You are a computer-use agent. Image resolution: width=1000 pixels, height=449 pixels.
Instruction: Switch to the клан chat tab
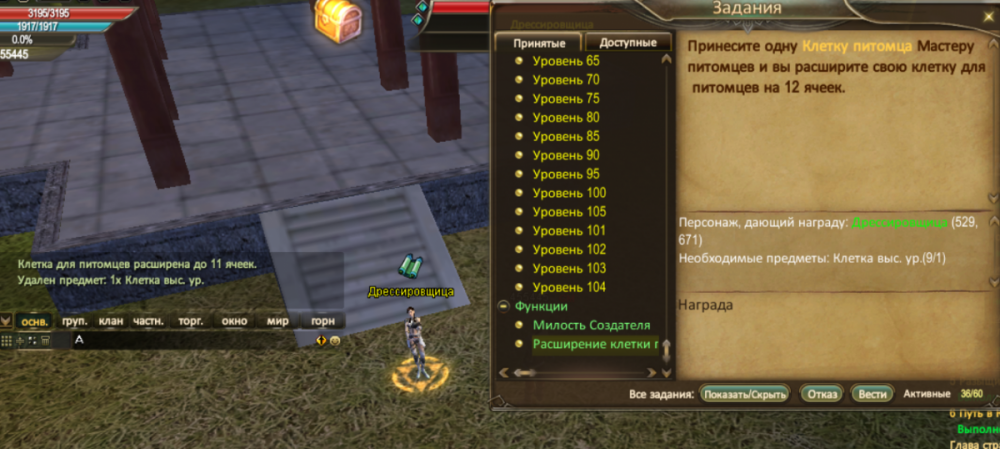(x=111, y=321)
